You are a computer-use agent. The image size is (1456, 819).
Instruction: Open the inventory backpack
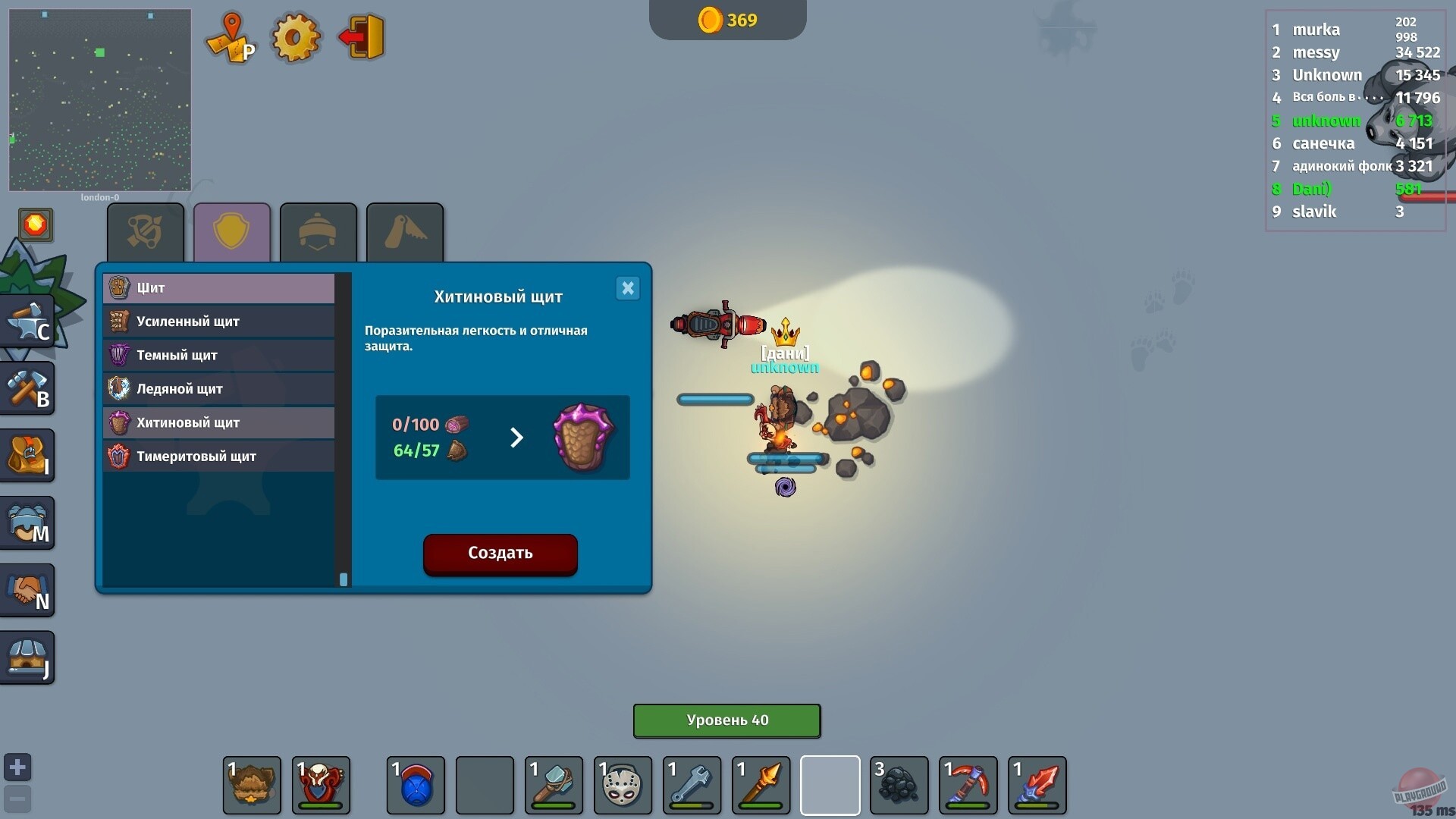(x=28, y=455)
